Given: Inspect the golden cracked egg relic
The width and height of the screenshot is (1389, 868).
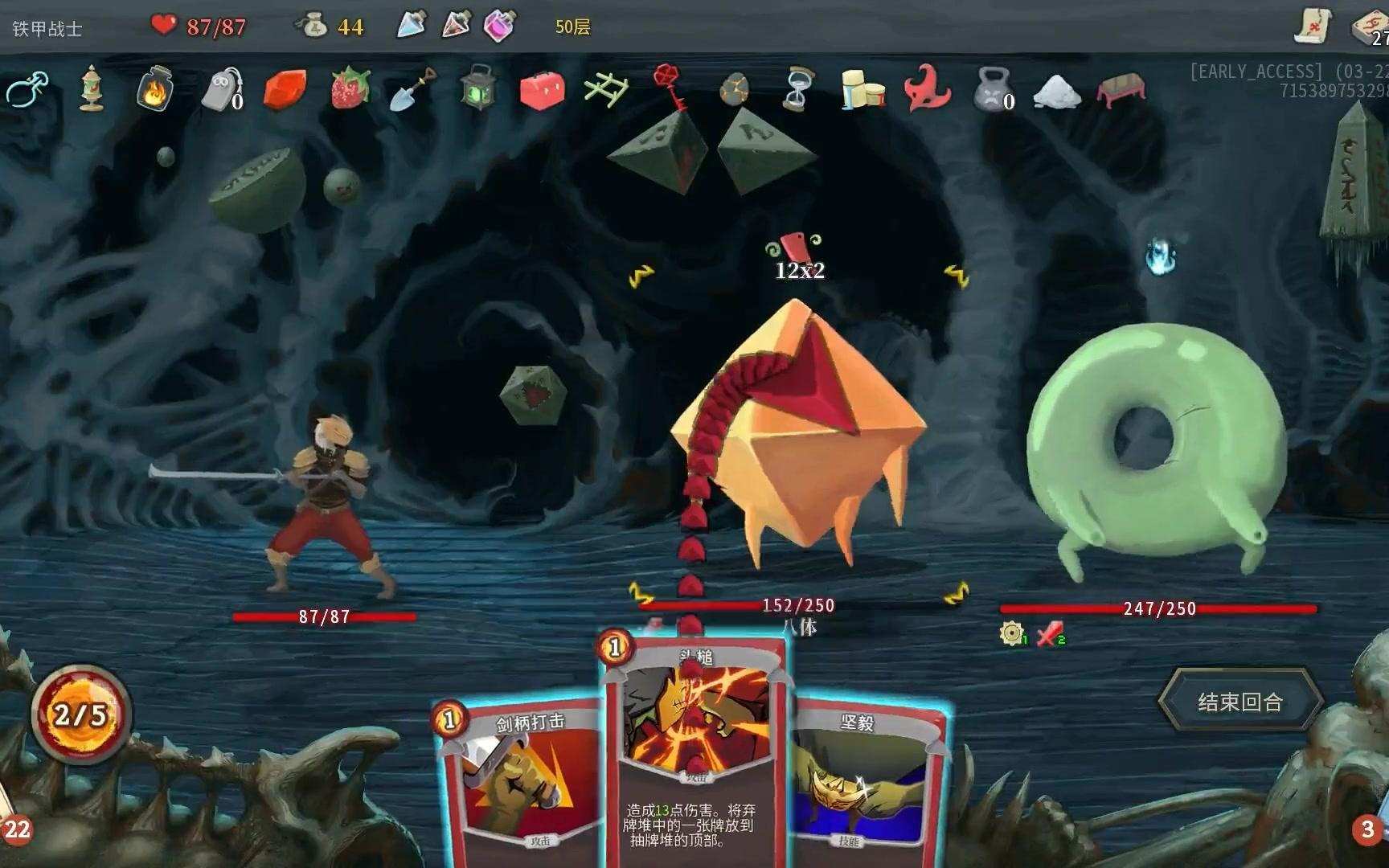Looking at the screenshot, I should click(x=735, y=90).
